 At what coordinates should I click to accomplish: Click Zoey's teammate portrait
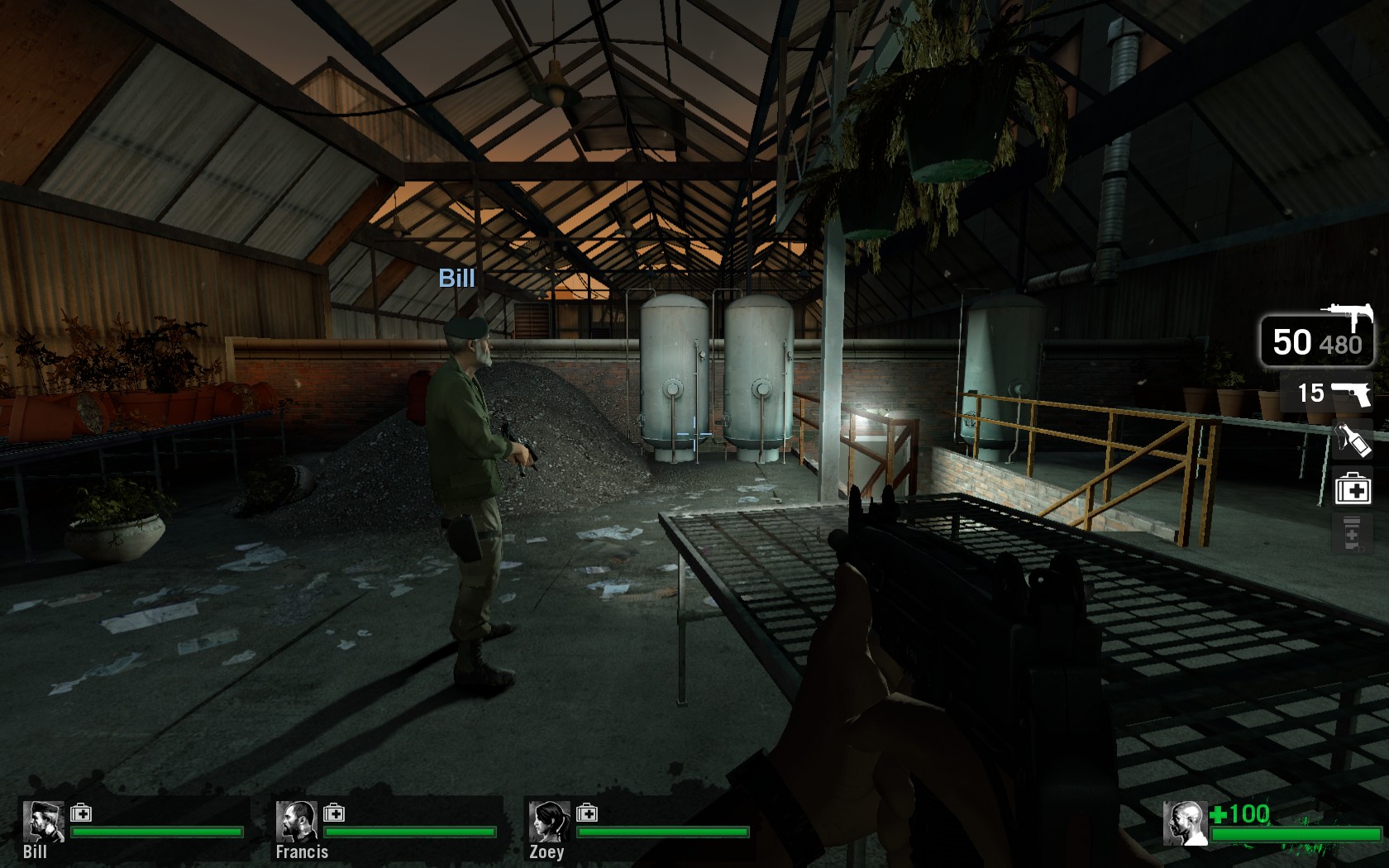(549, 821)
